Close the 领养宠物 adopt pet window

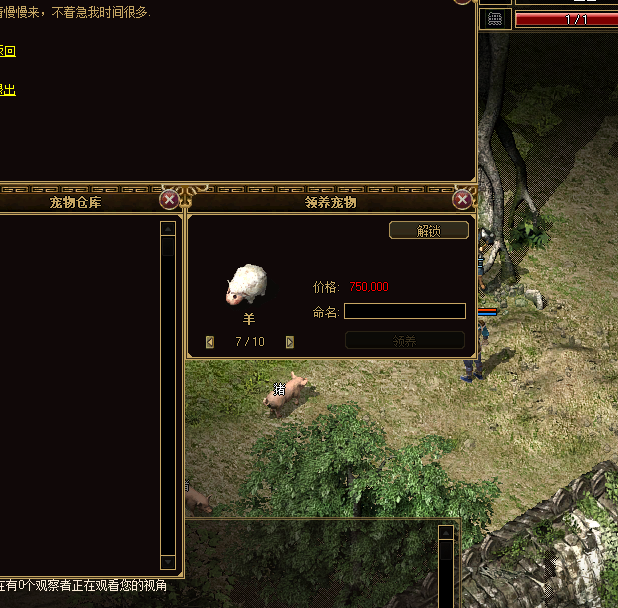coord(462,200)
